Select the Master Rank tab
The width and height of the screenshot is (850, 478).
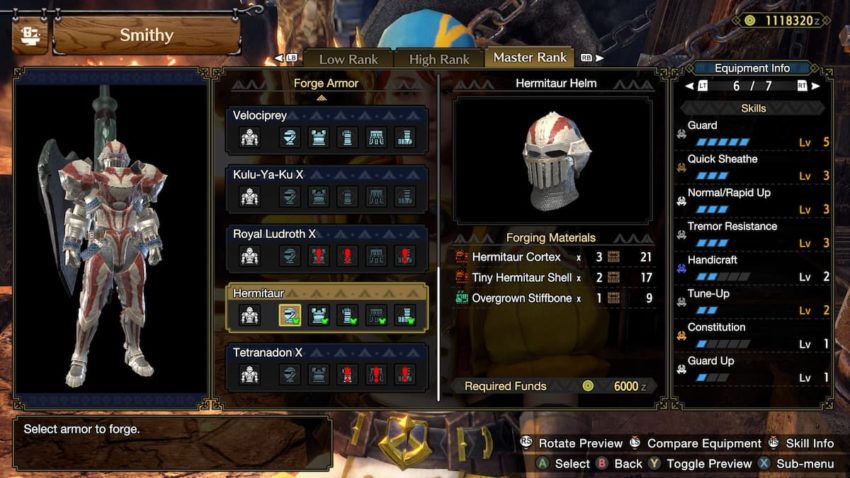tap(530, 57)
